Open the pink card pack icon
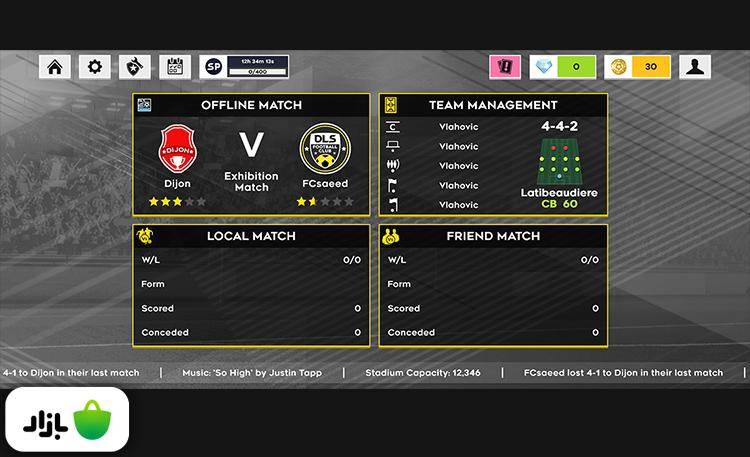 (505, 67)
